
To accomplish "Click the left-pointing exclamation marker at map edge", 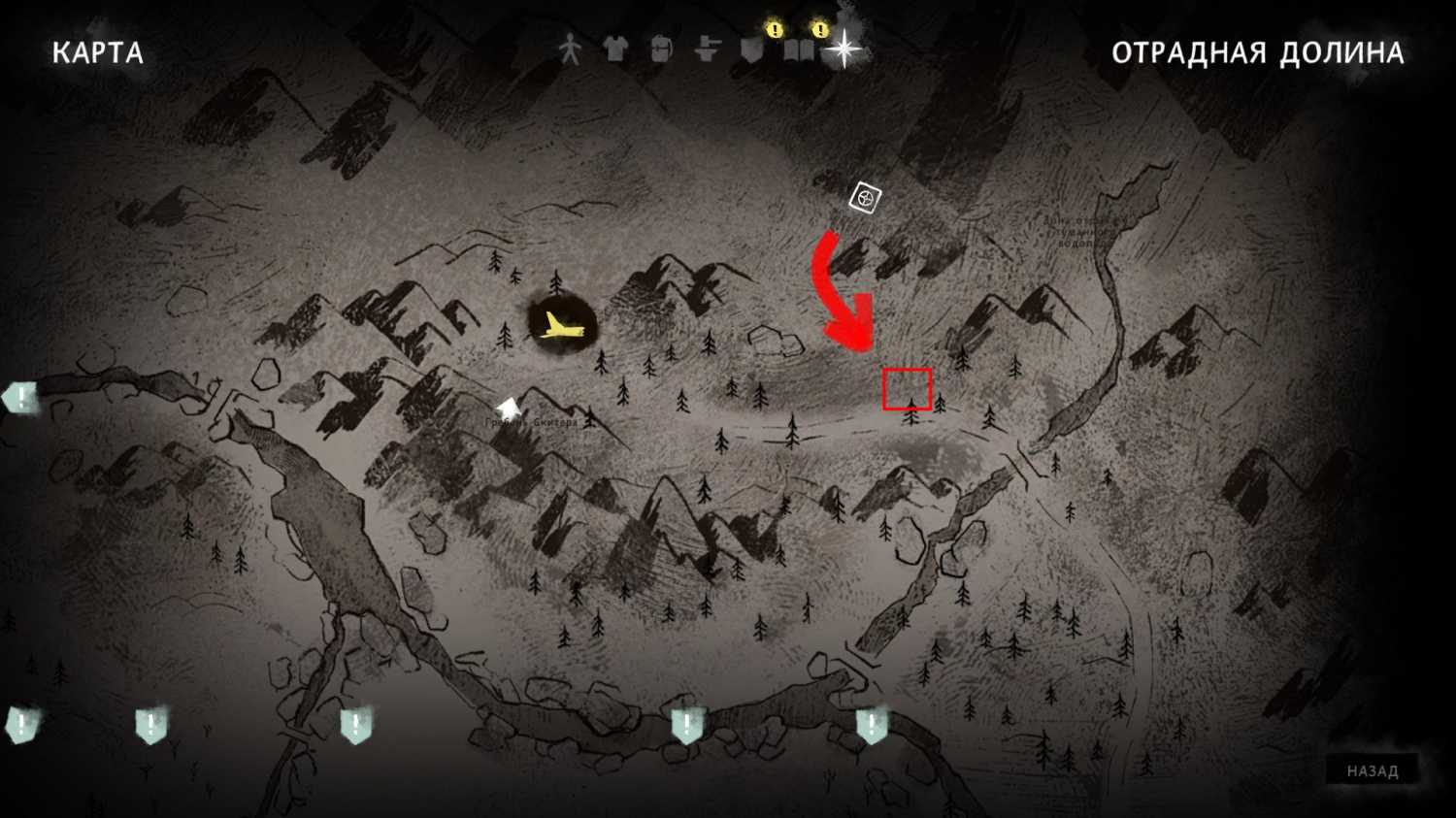I will coord(20,398).
